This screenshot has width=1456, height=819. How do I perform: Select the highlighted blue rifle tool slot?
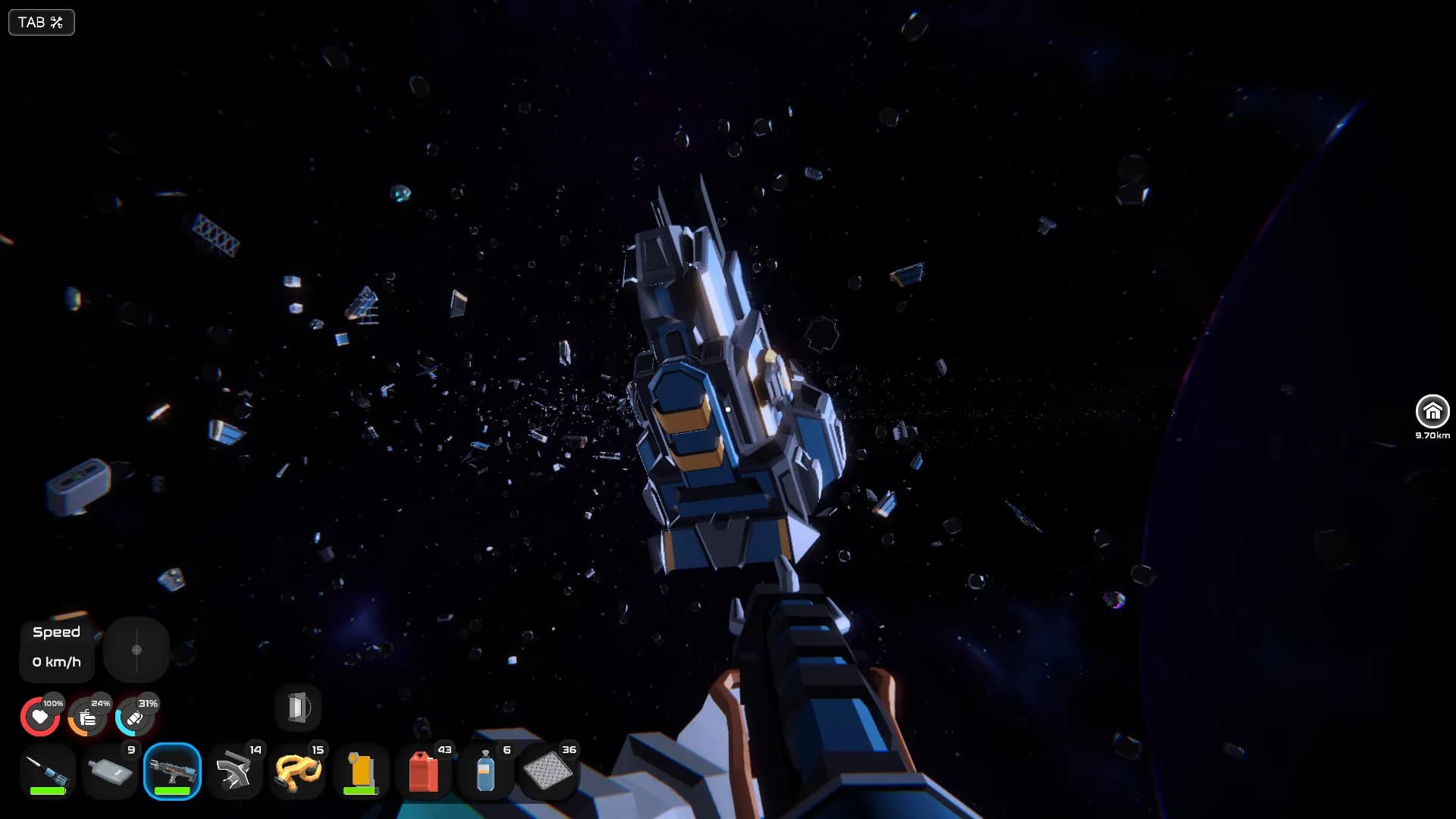[x=172, y=772]
